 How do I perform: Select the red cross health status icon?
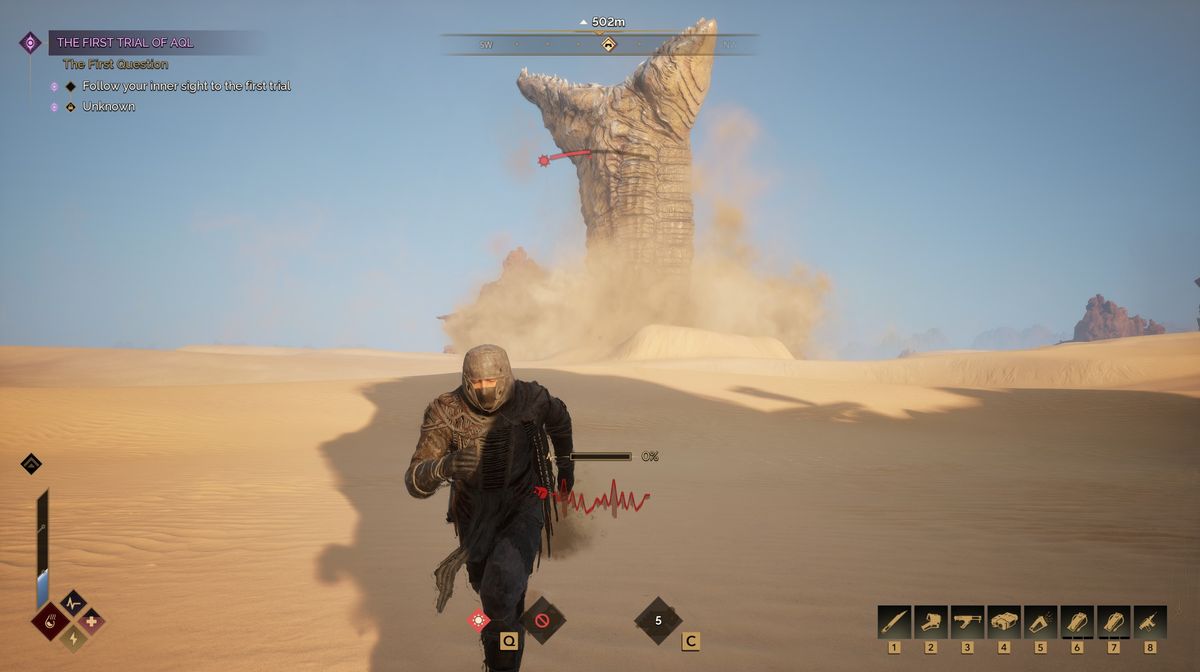tap(91, 621)
